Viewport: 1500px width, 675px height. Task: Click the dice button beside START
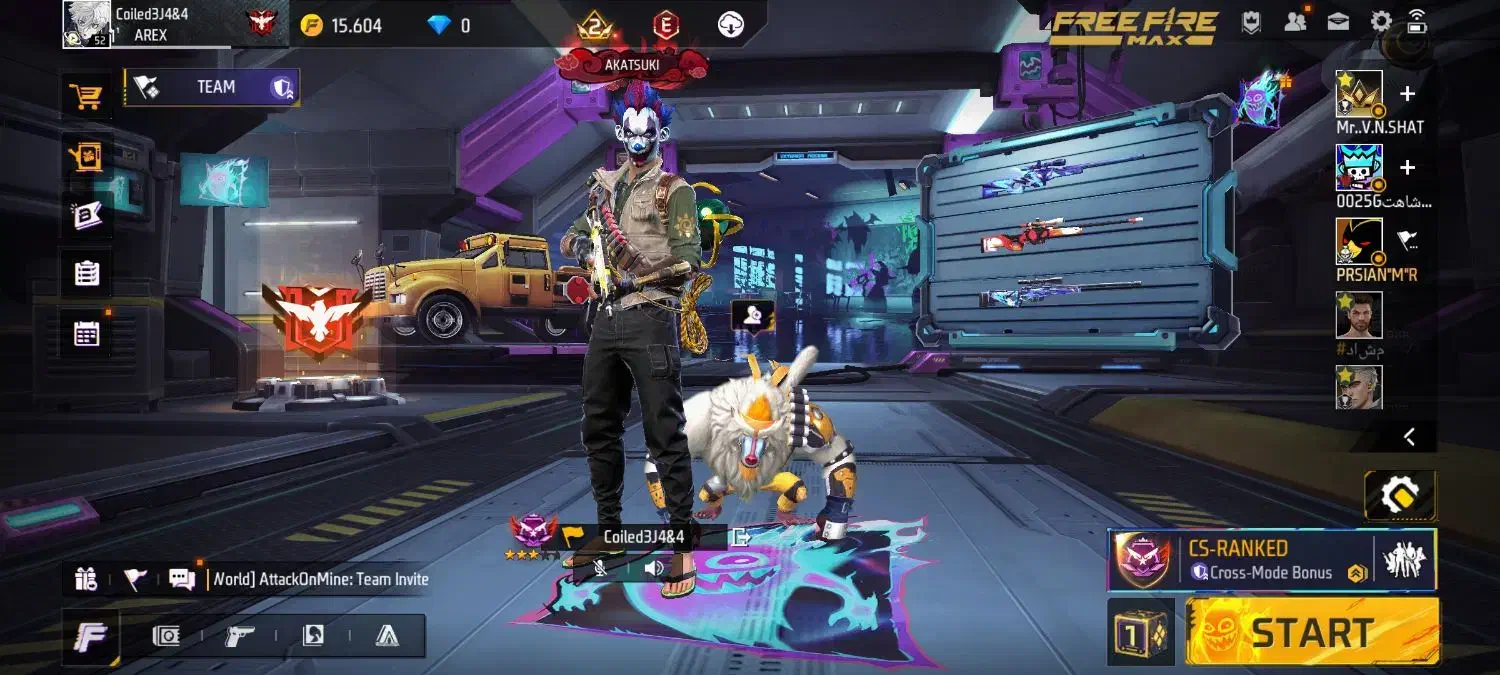(x=1140, y=632)
